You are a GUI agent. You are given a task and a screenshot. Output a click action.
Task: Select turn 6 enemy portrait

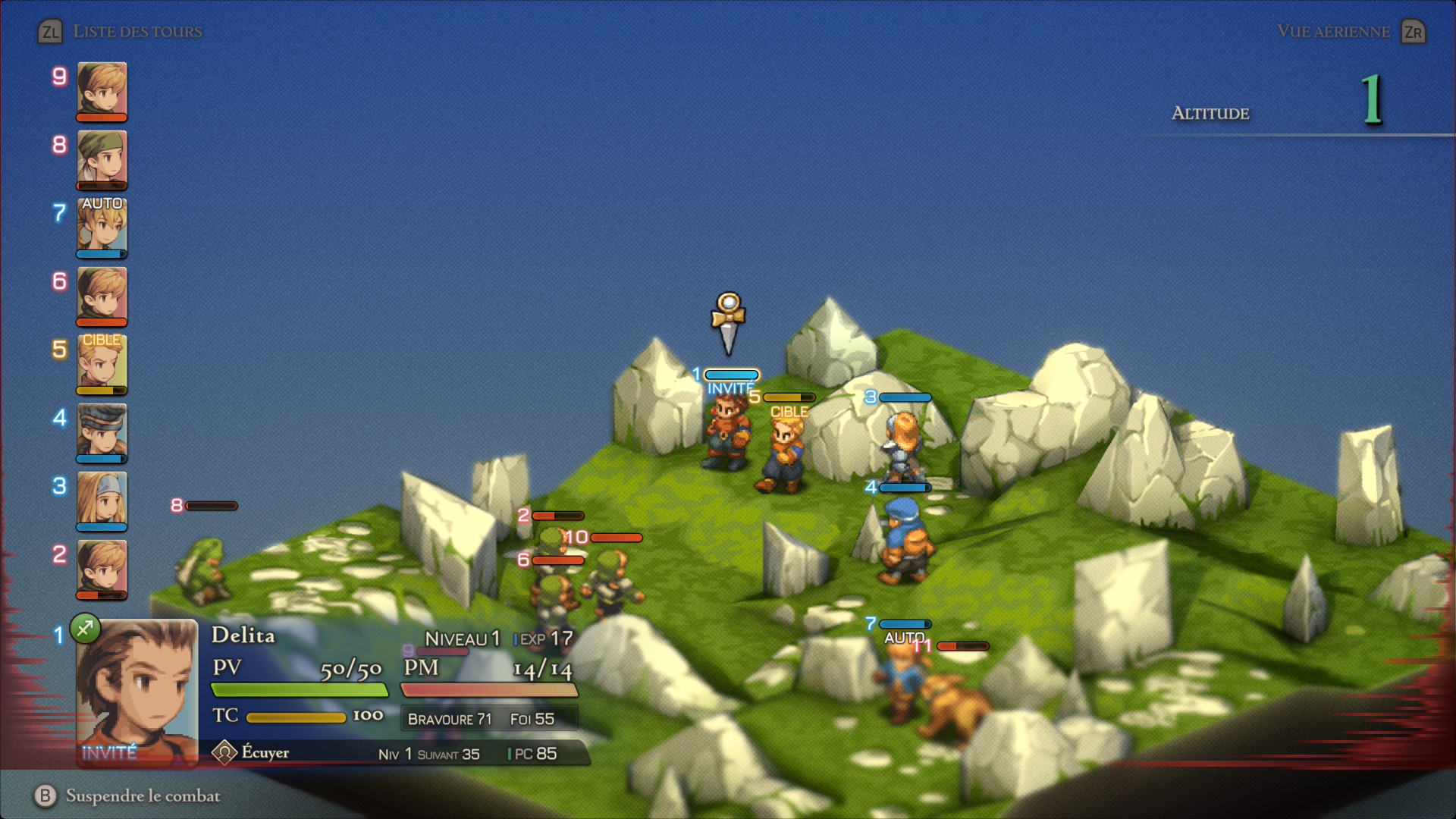pyautogui.click(x=102, y=294)
